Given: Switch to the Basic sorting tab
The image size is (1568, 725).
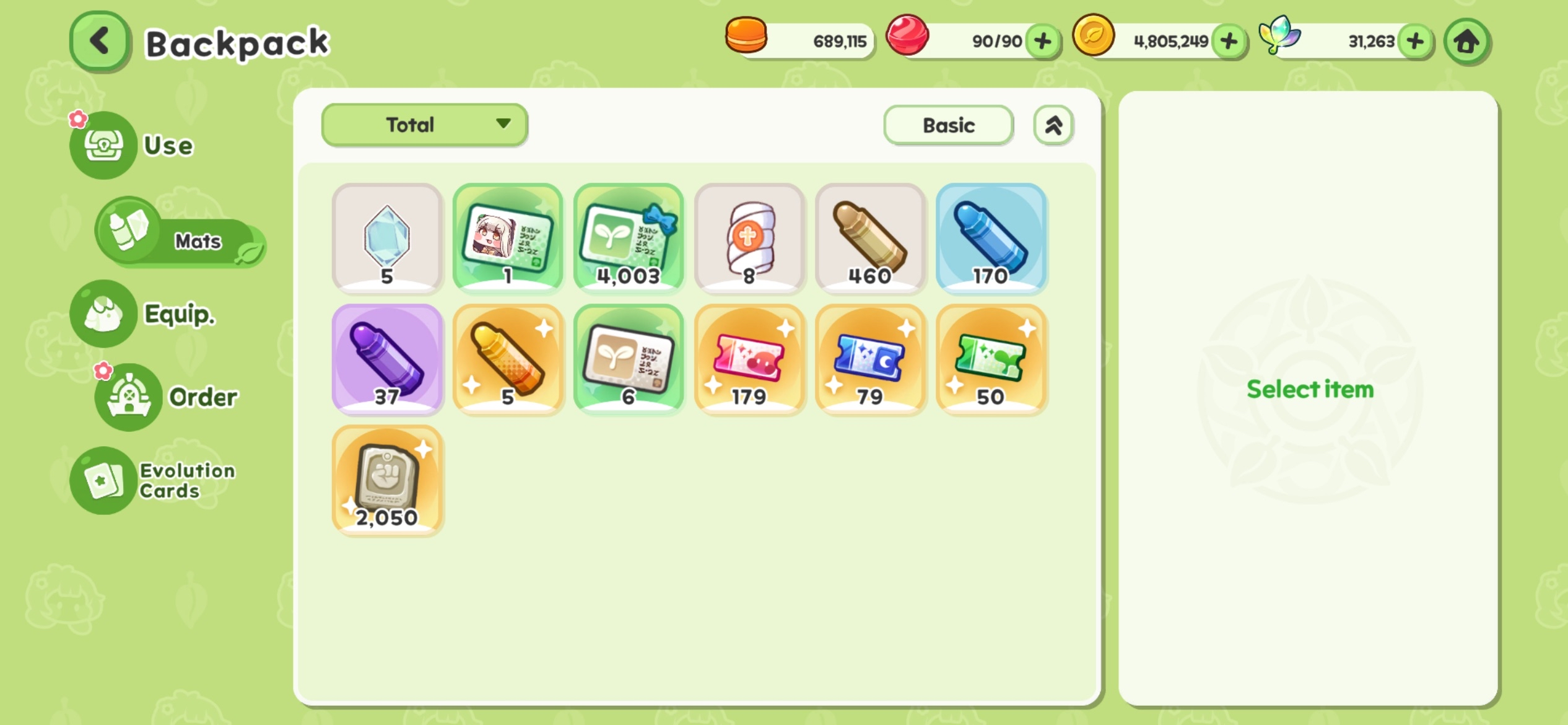Looking at the screenshot, I should pyautogui.click(x=948, y=125).
